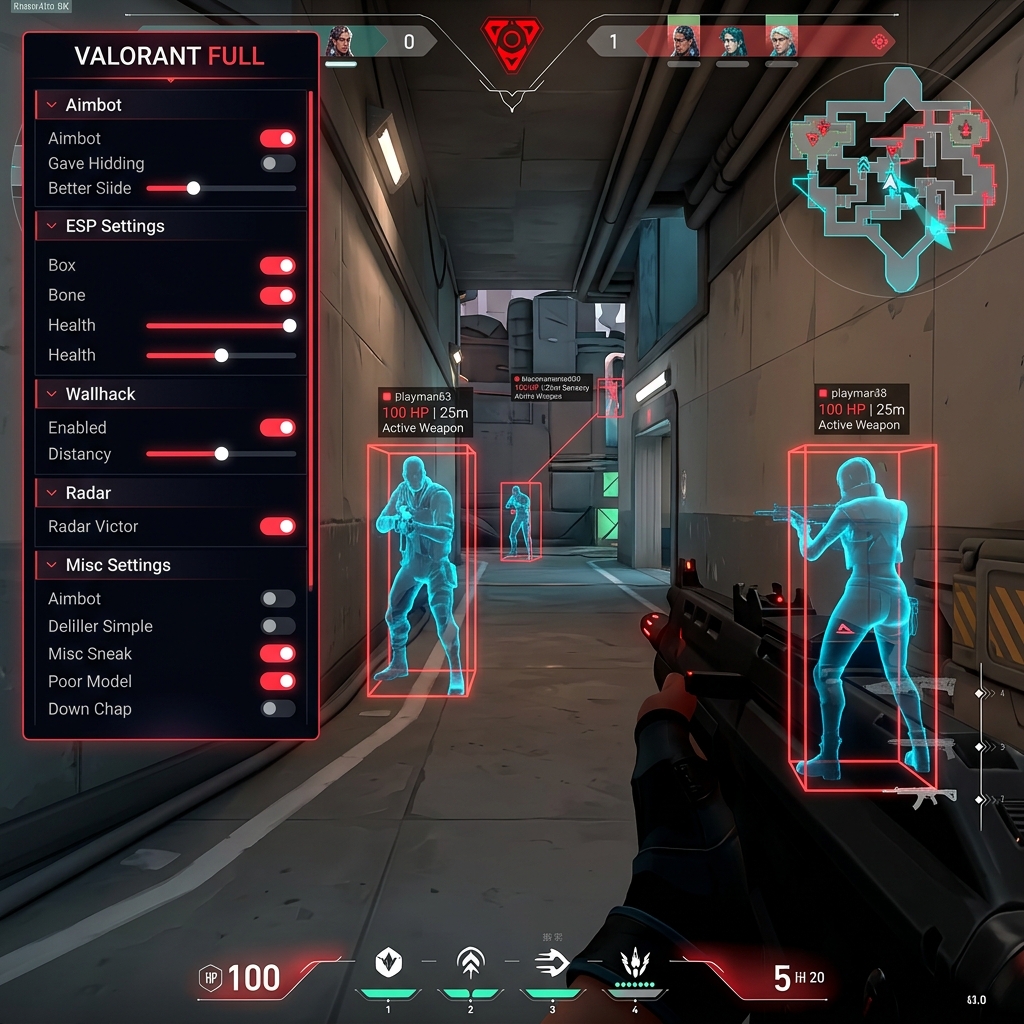The width and height of the screenshot is (1024, 1024).
Task: Click the Distancy slider track
Action: pos(221,454)
